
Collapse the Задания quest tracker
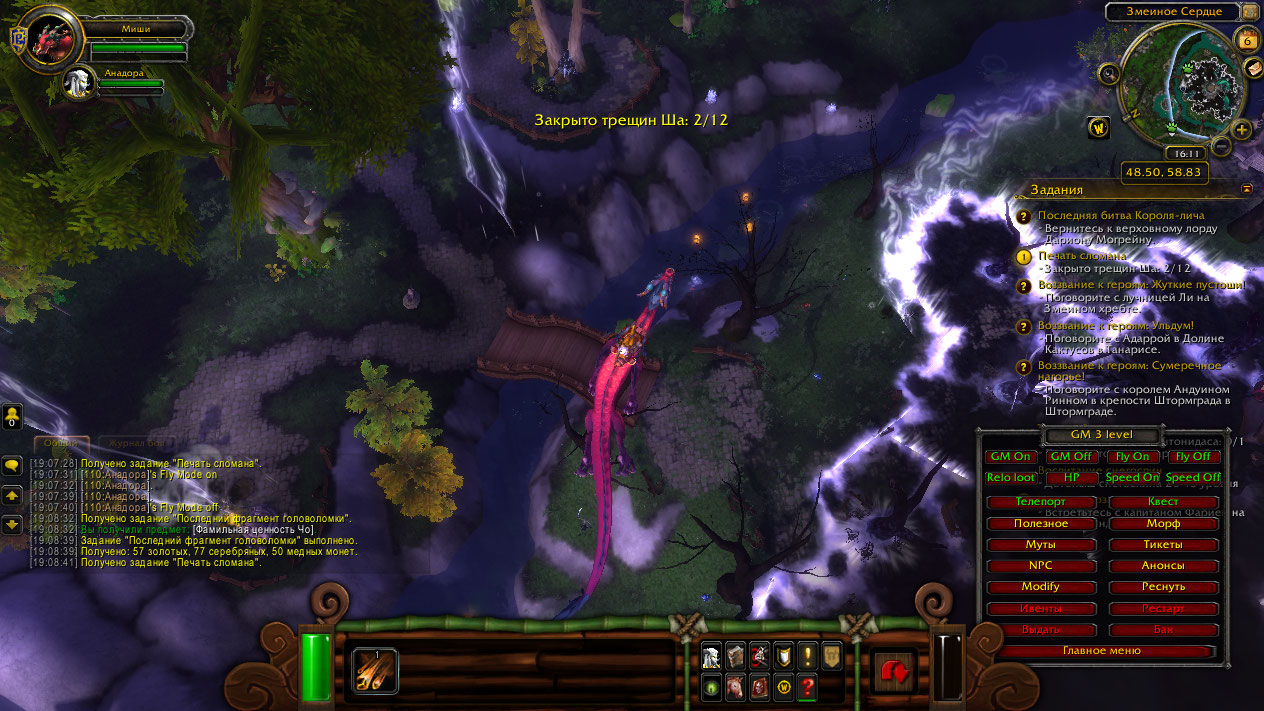[x=1246, y=188]
